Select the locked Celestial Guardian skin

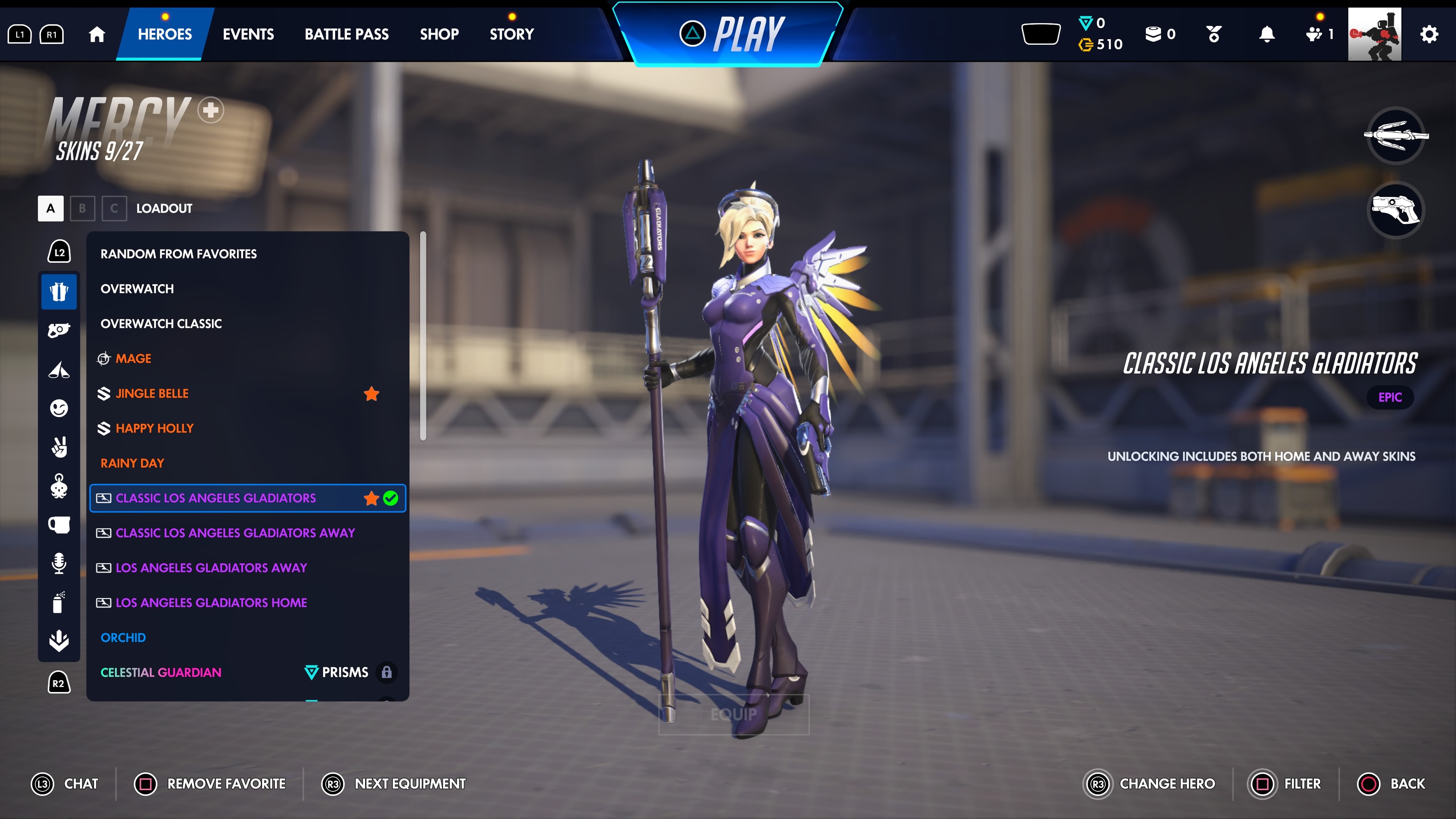pos(161,672)
